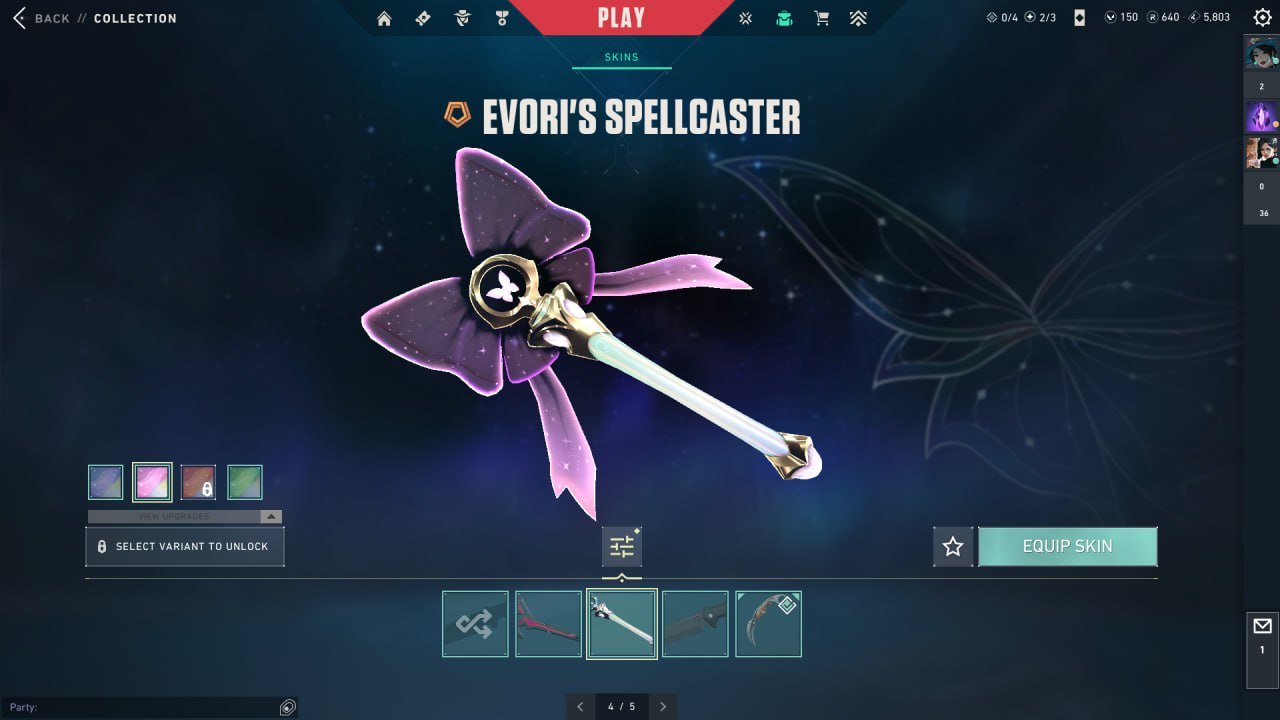Click Select Variant to Unlock button
Screen dimensions: 1280x720
(x=185, y=547)
